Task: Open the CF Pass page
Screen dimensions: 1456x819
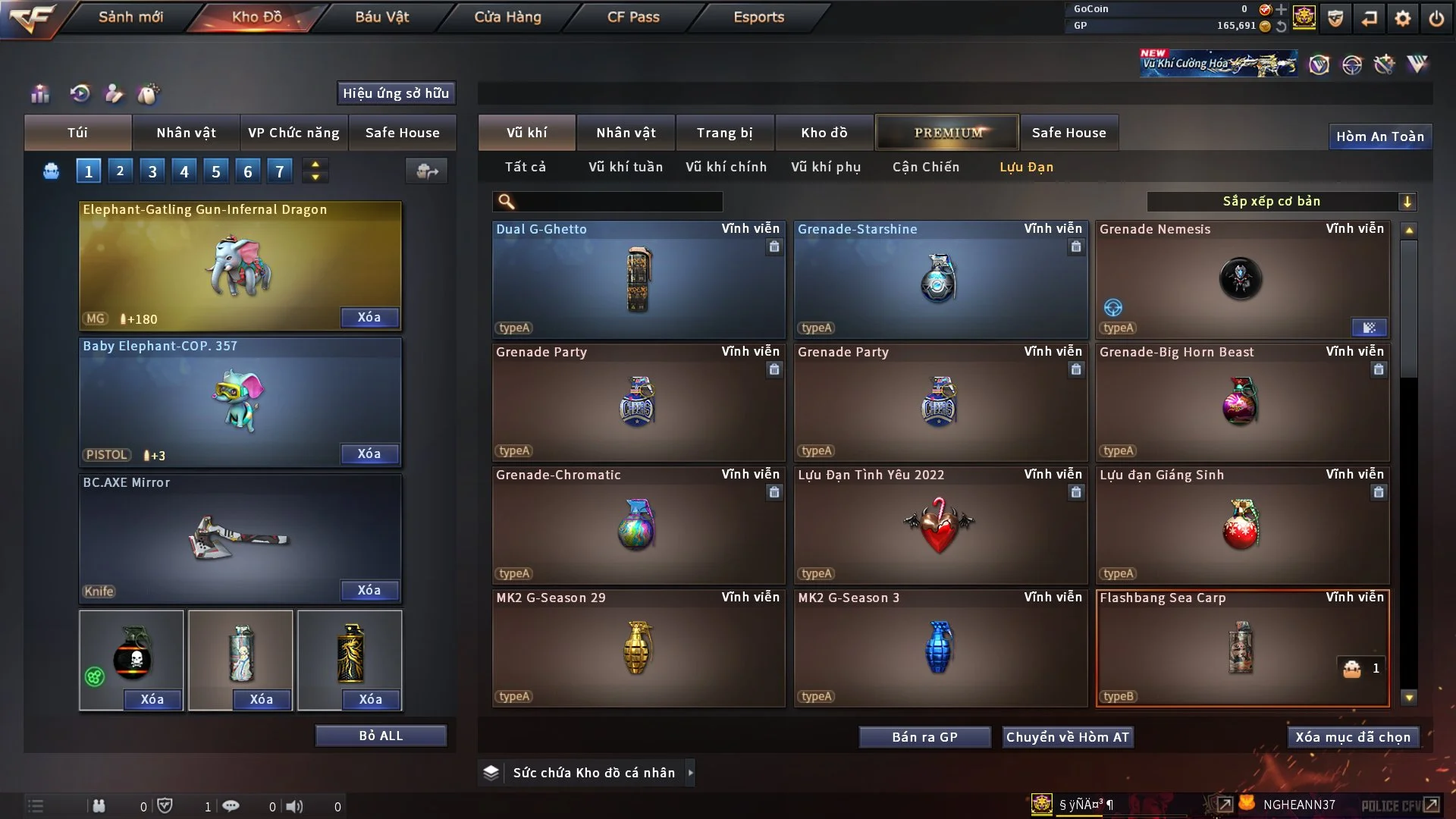Action: [633, 17]
